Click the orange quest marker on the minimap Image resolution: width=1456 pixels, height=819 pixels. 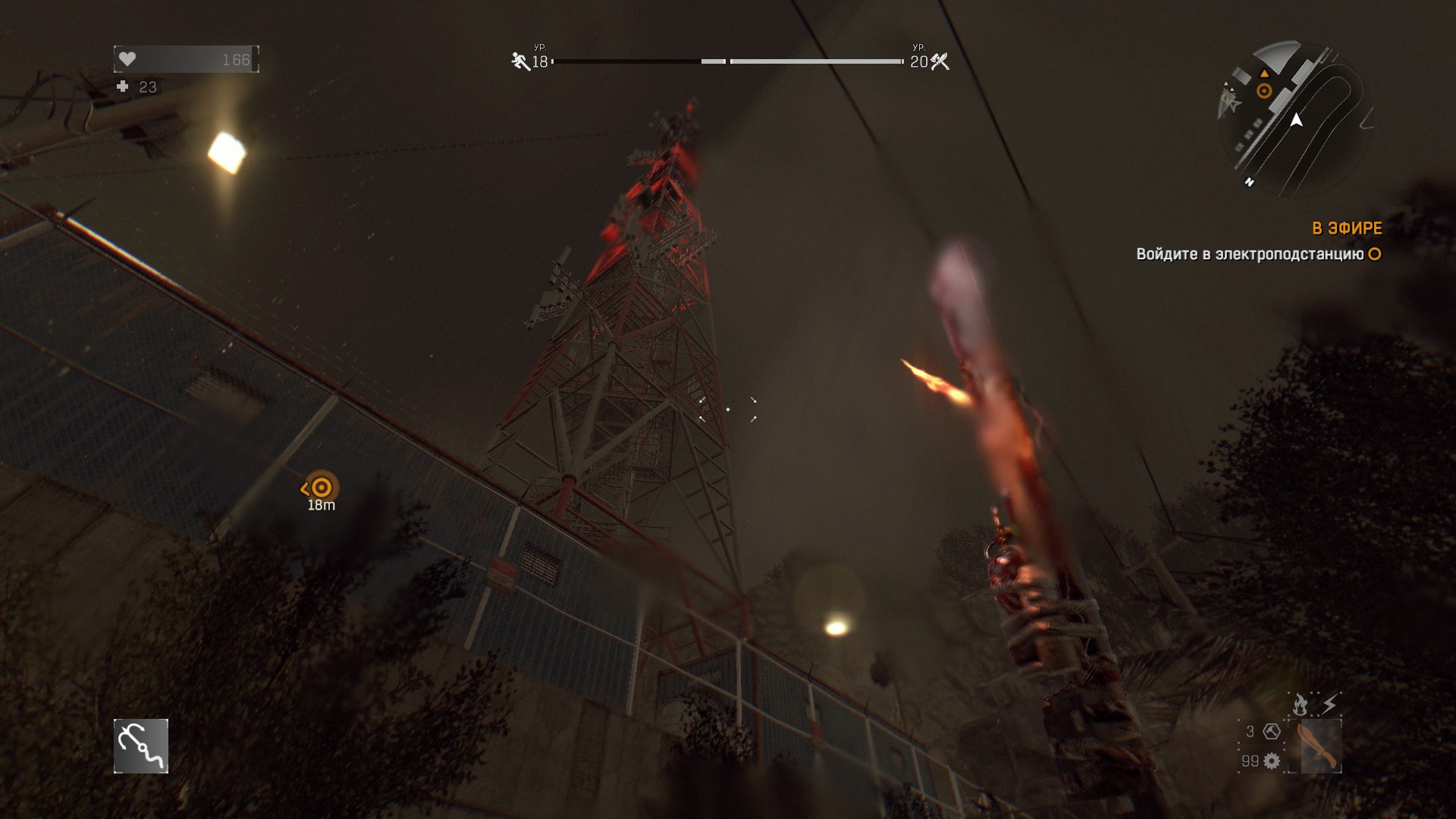(1264, 91)
